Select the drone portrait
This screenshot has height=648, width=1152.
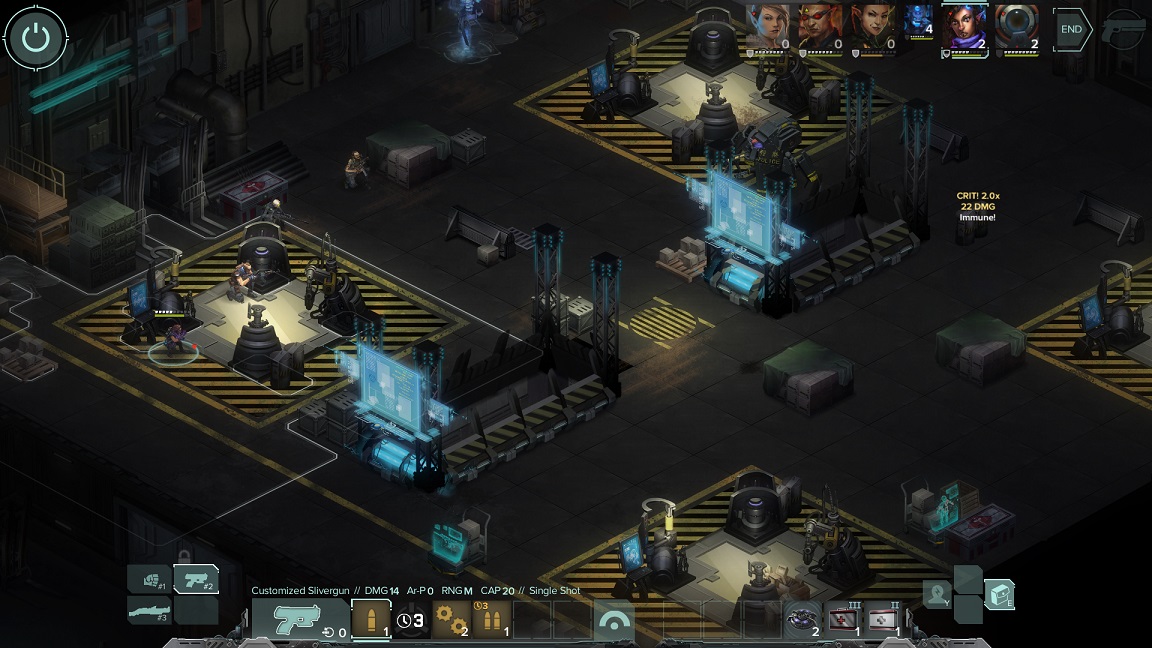1017,26
